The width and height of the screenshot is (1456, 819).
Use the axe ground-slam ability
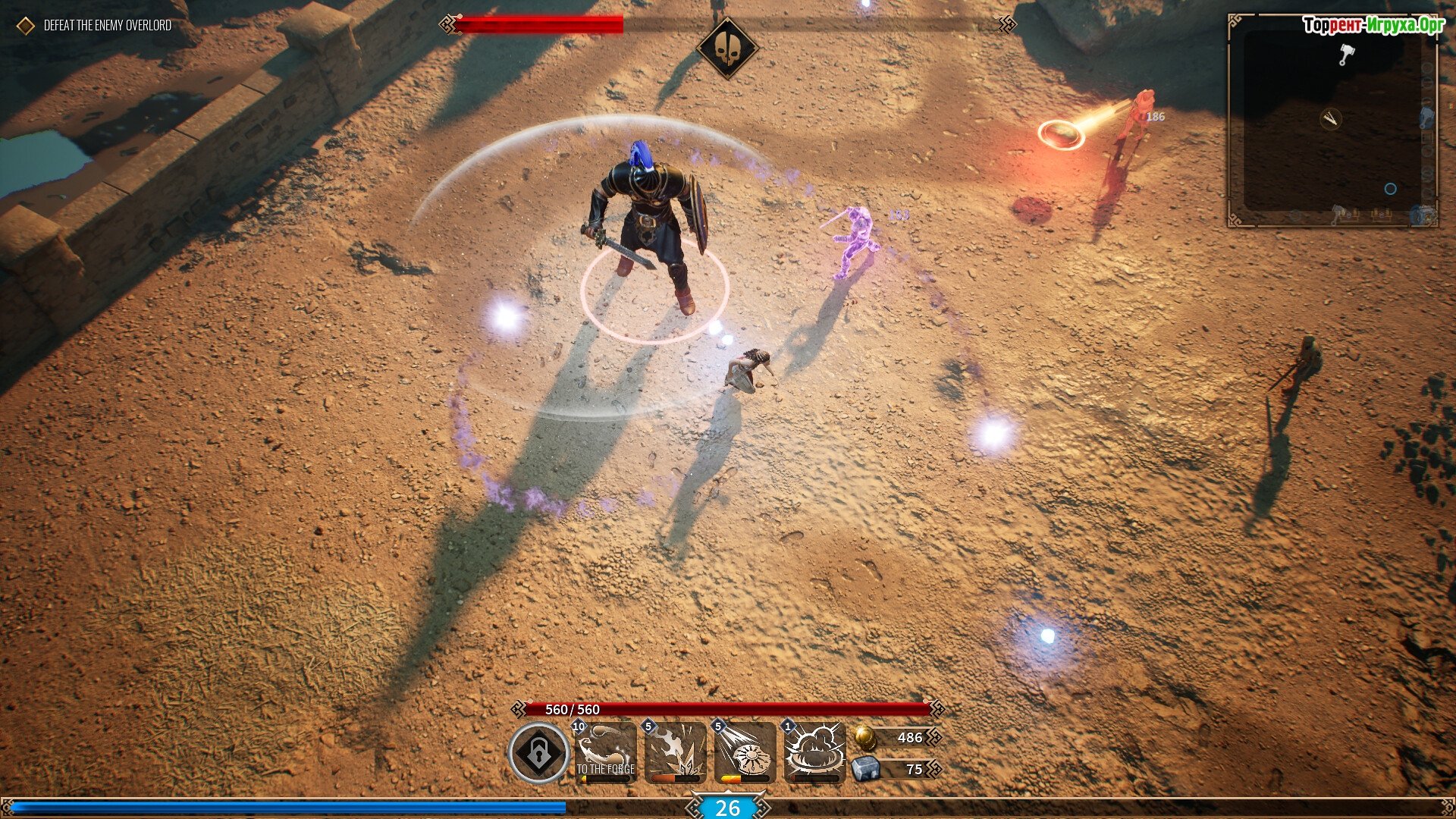pos(675,752)
